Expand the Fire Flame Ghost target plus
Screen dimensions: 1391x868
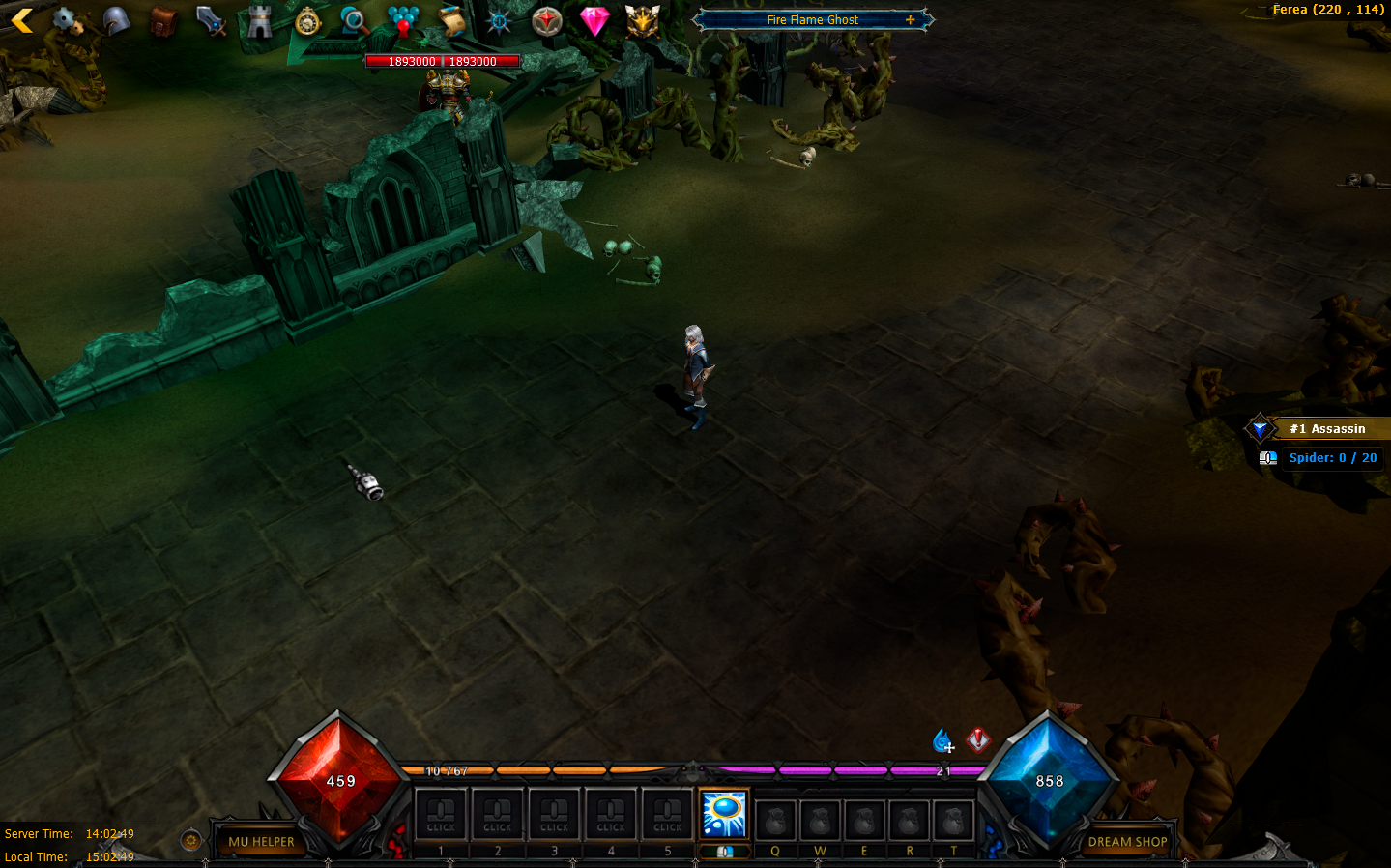[910, 19]
